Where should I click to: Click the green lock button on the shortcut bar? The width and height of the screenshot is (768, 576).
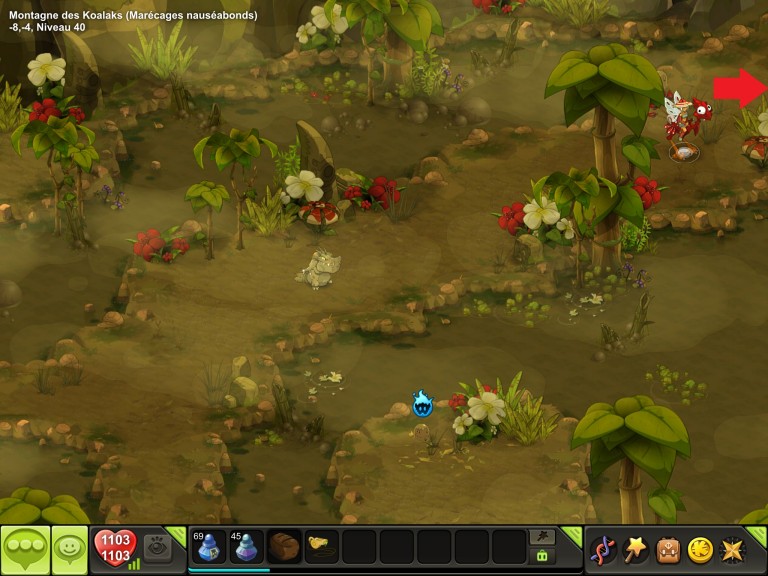point(542,556)
